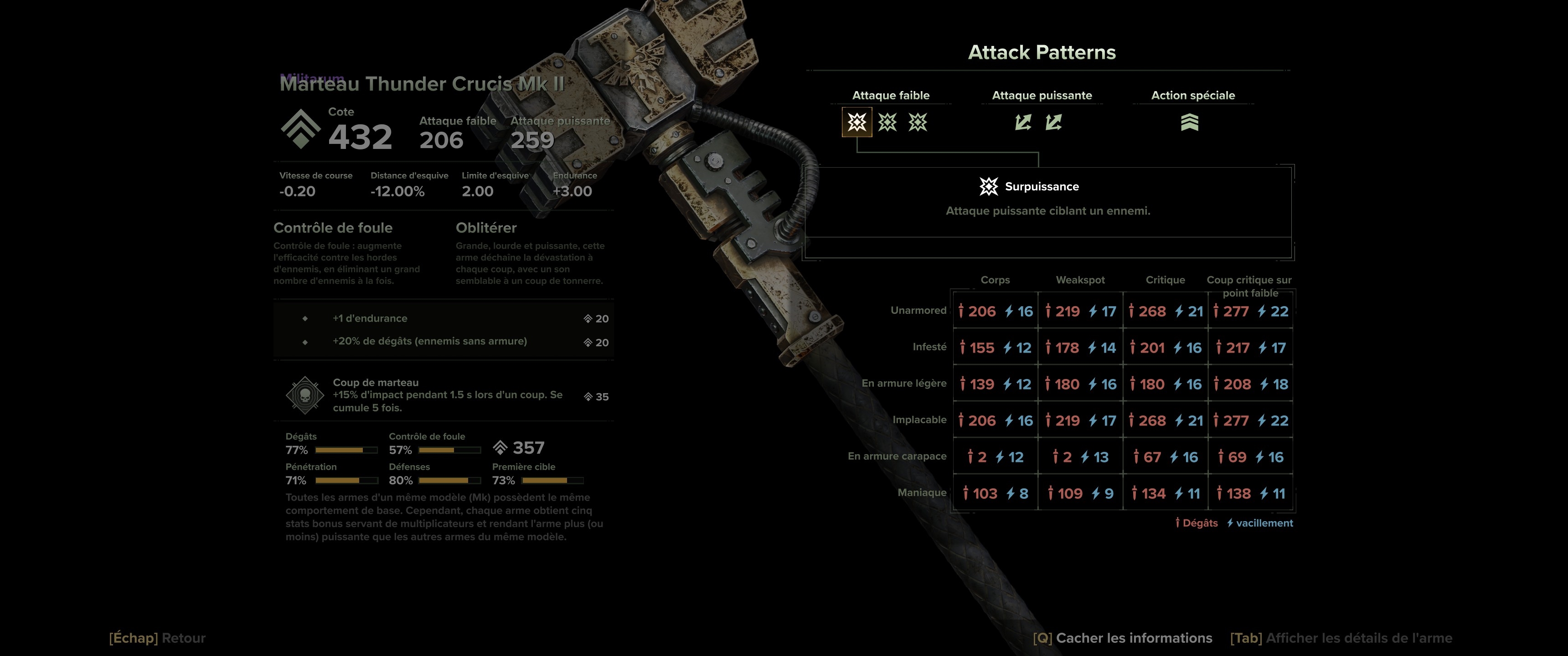Select Cacher les informations
This screenshot has width=1568, height=656.
tap(1122, 638)
